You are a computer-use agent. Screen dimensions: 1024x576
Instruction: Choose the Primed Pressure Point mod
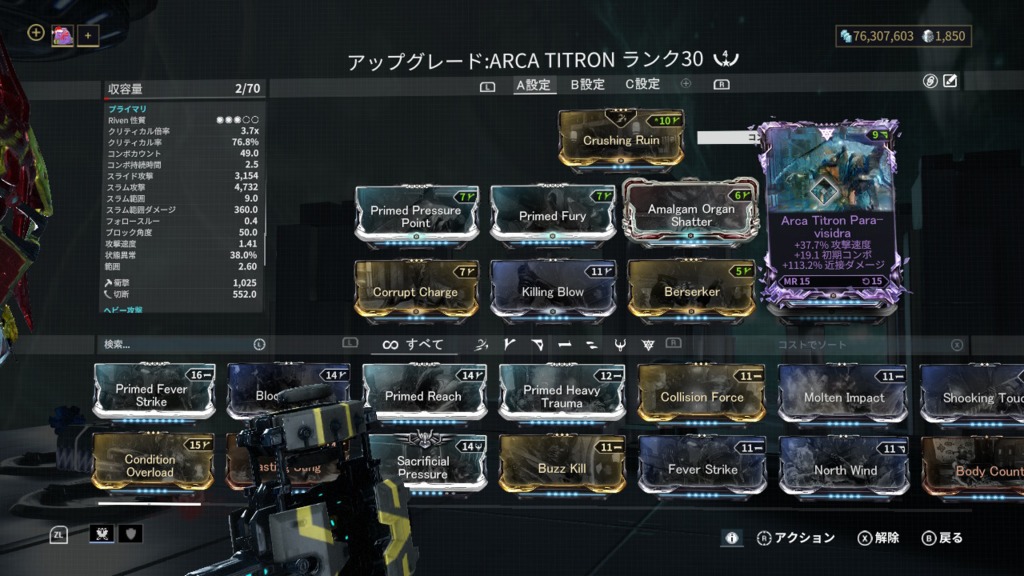(416, 215)
